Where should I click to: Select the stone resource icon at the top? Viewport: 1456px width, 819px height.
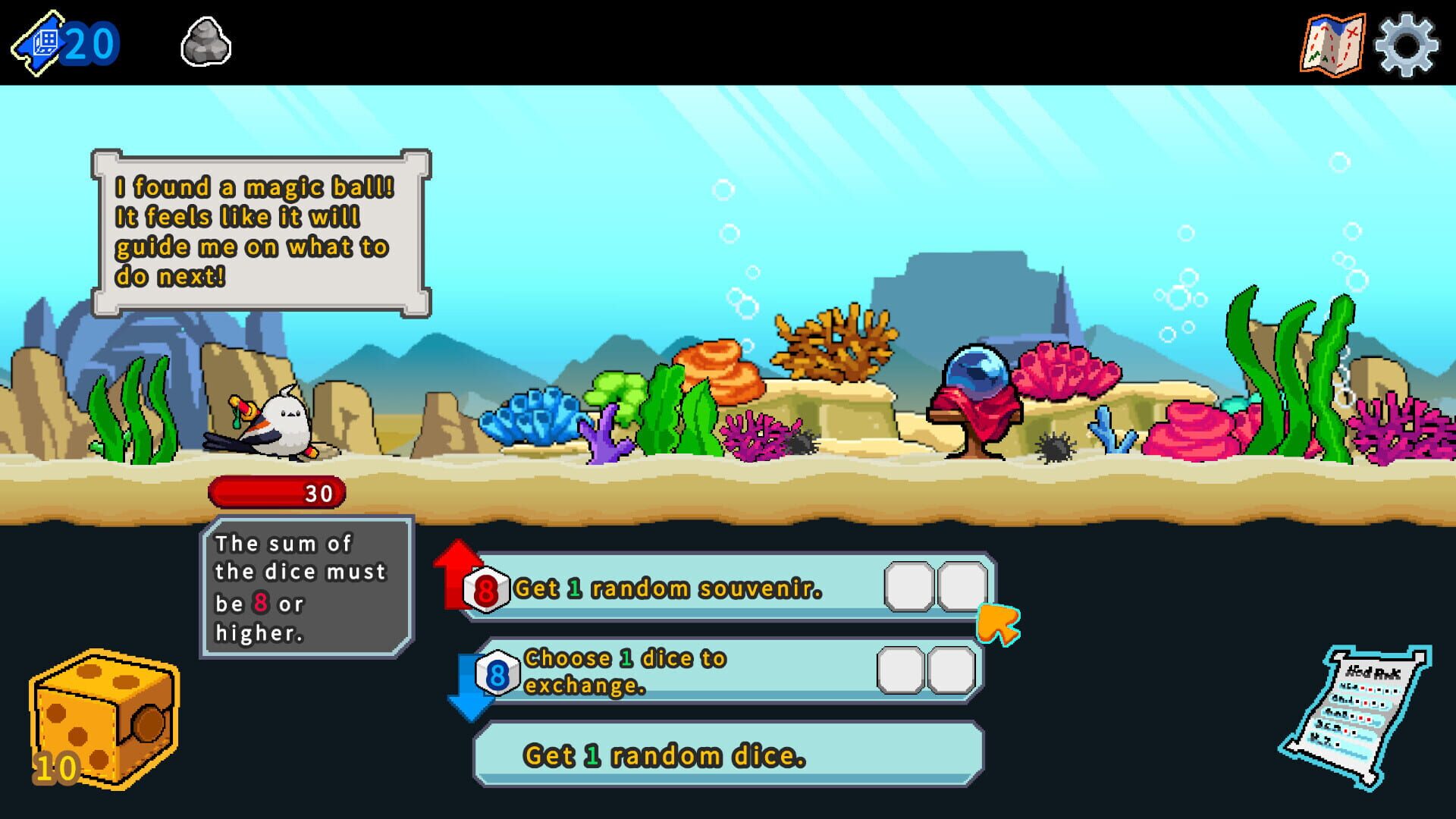(205, 42)
